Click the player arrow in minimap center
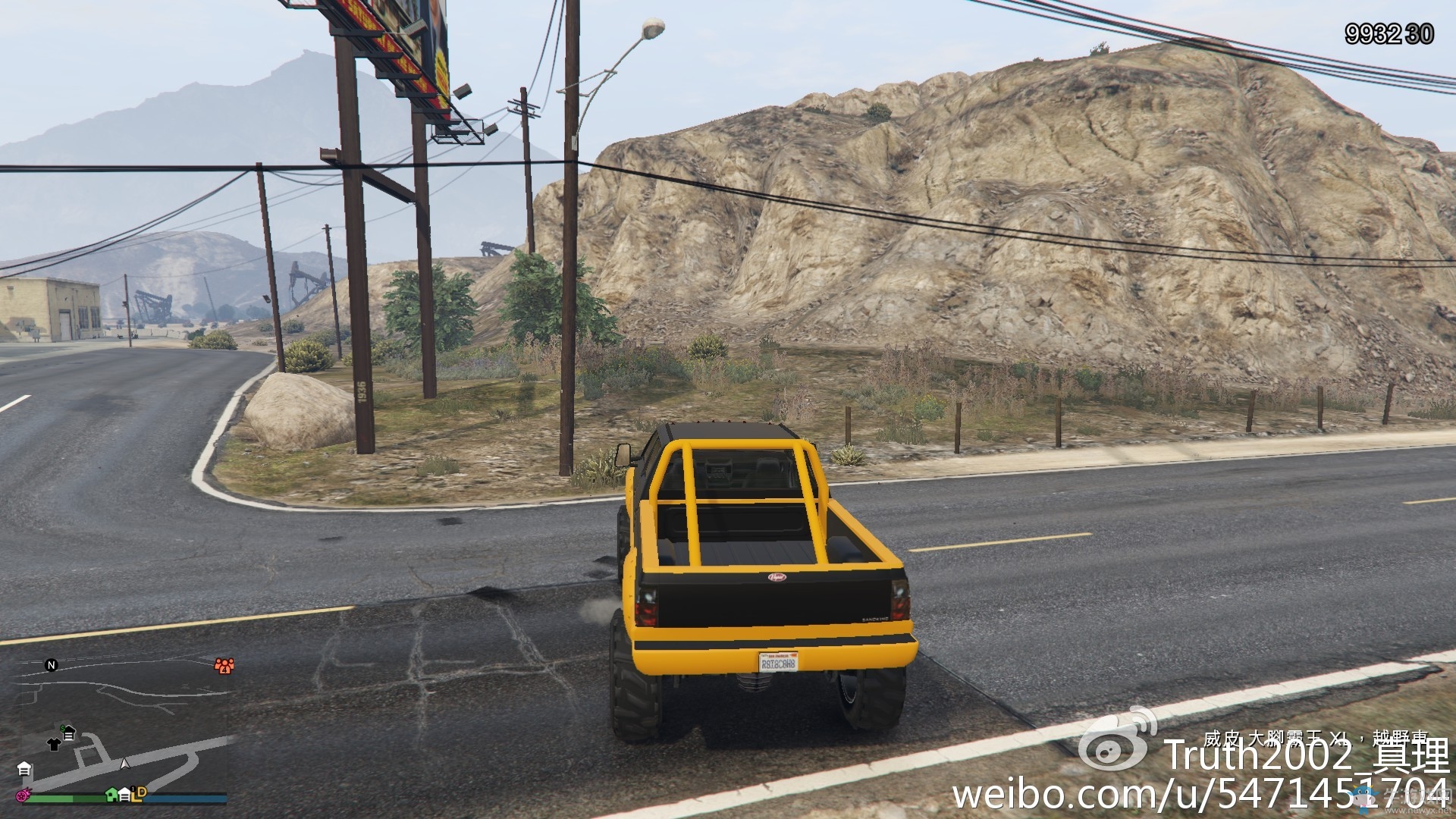 [125, 763]
